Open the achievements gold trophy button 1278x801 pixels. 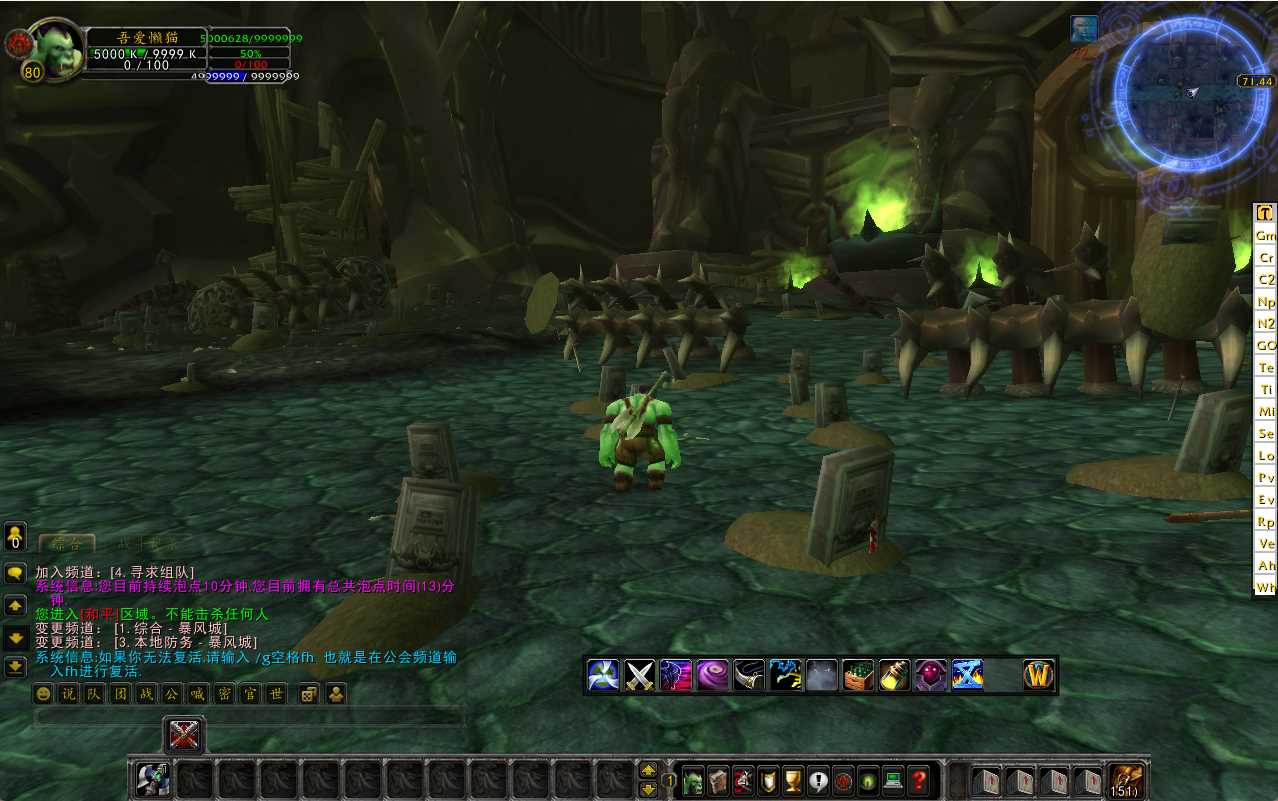coord(793,781)
